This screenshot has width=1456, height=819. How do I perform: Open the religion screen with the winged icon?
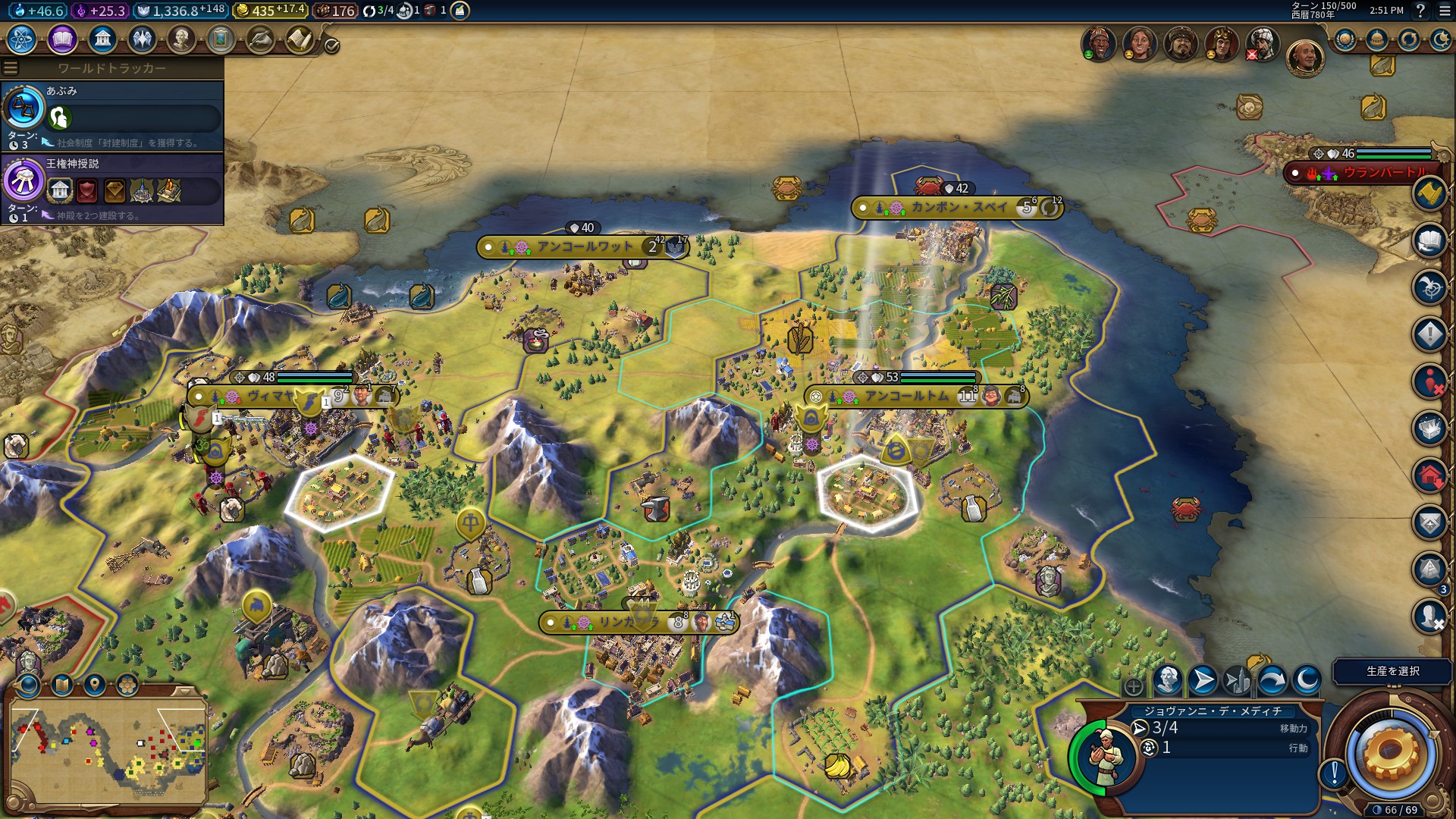point(142,39)
